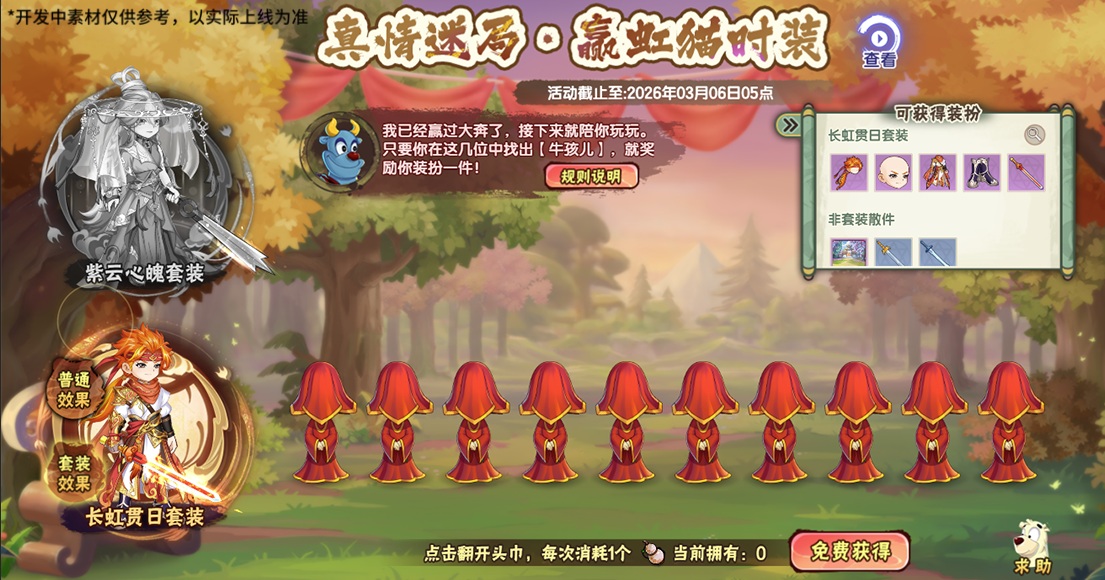Pick the dark boots item
Screen dimensions: 1105x580
click(x=982, y=172)
